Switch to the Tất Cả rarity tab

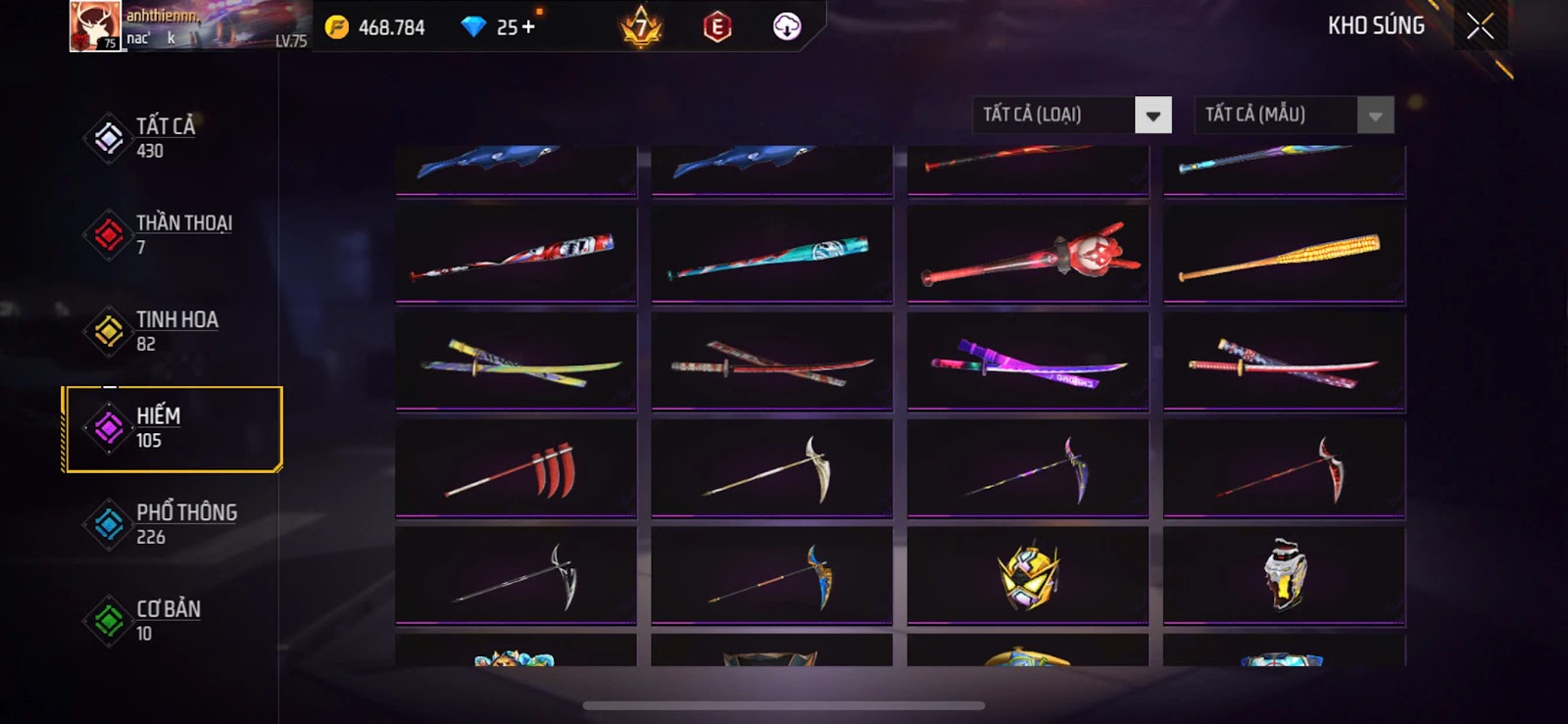tap(165, 137)
